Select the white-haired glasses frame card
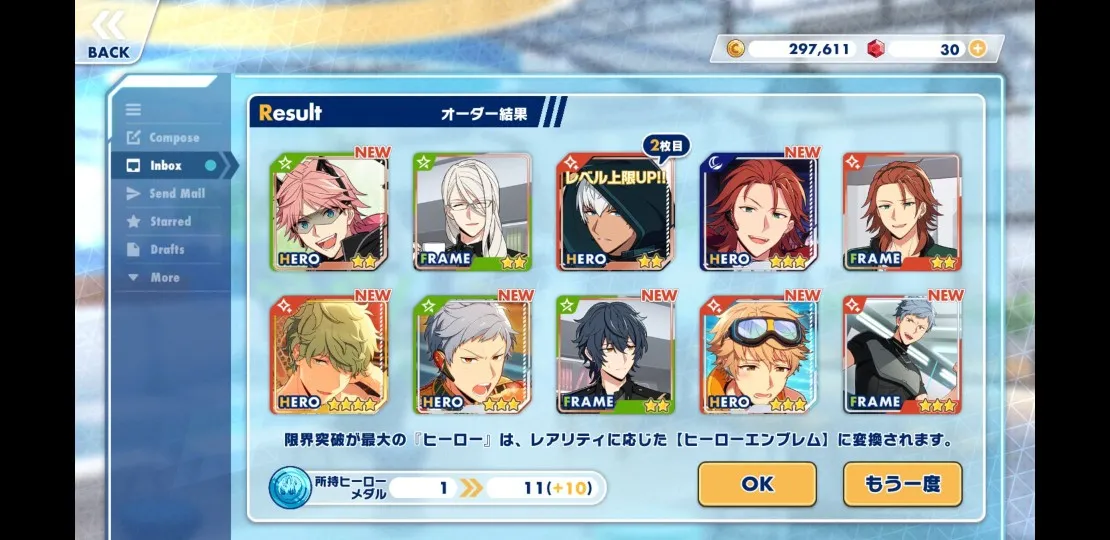This screenshot has height=540, width=1110. click(473, 212)
